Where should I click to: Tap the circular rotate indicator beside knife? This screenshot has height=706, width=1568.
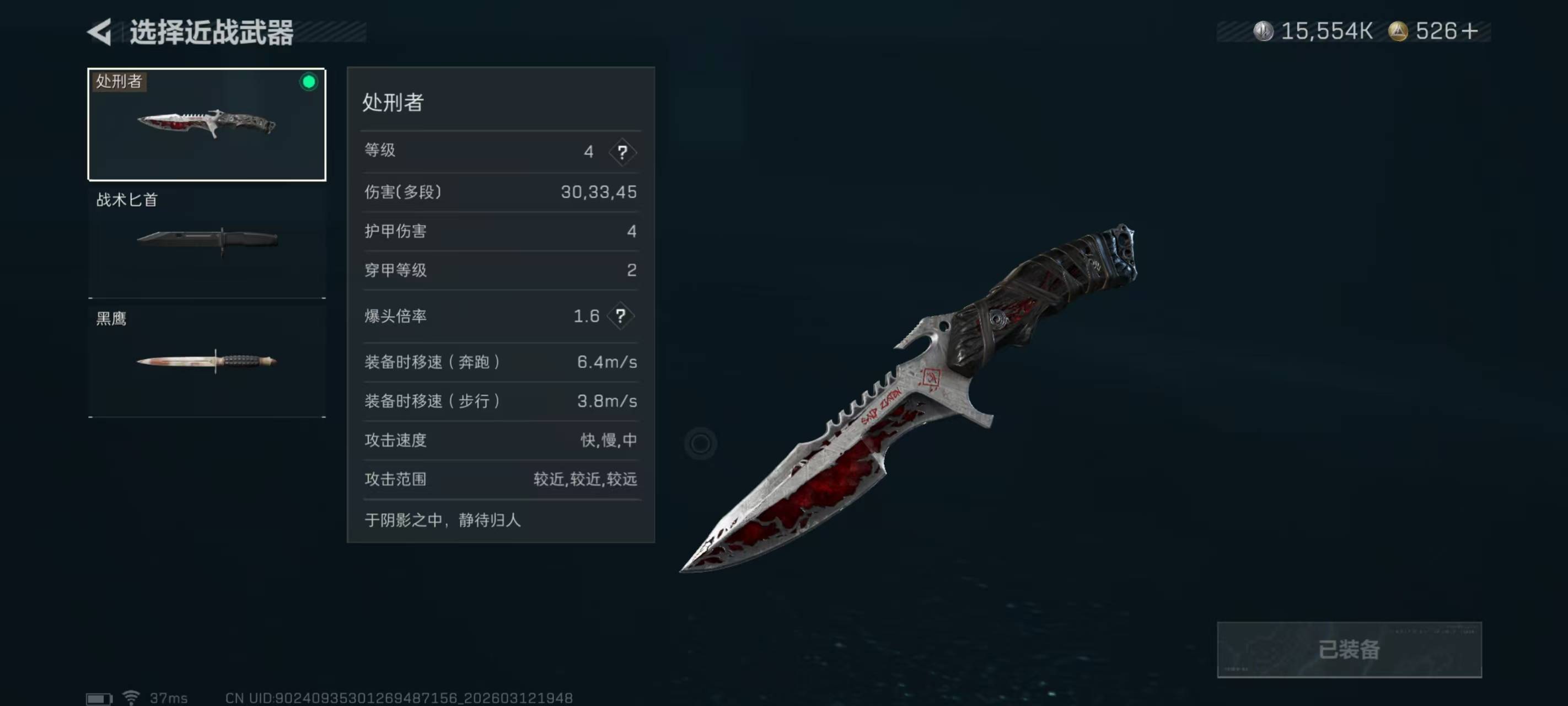pos(700,443)
